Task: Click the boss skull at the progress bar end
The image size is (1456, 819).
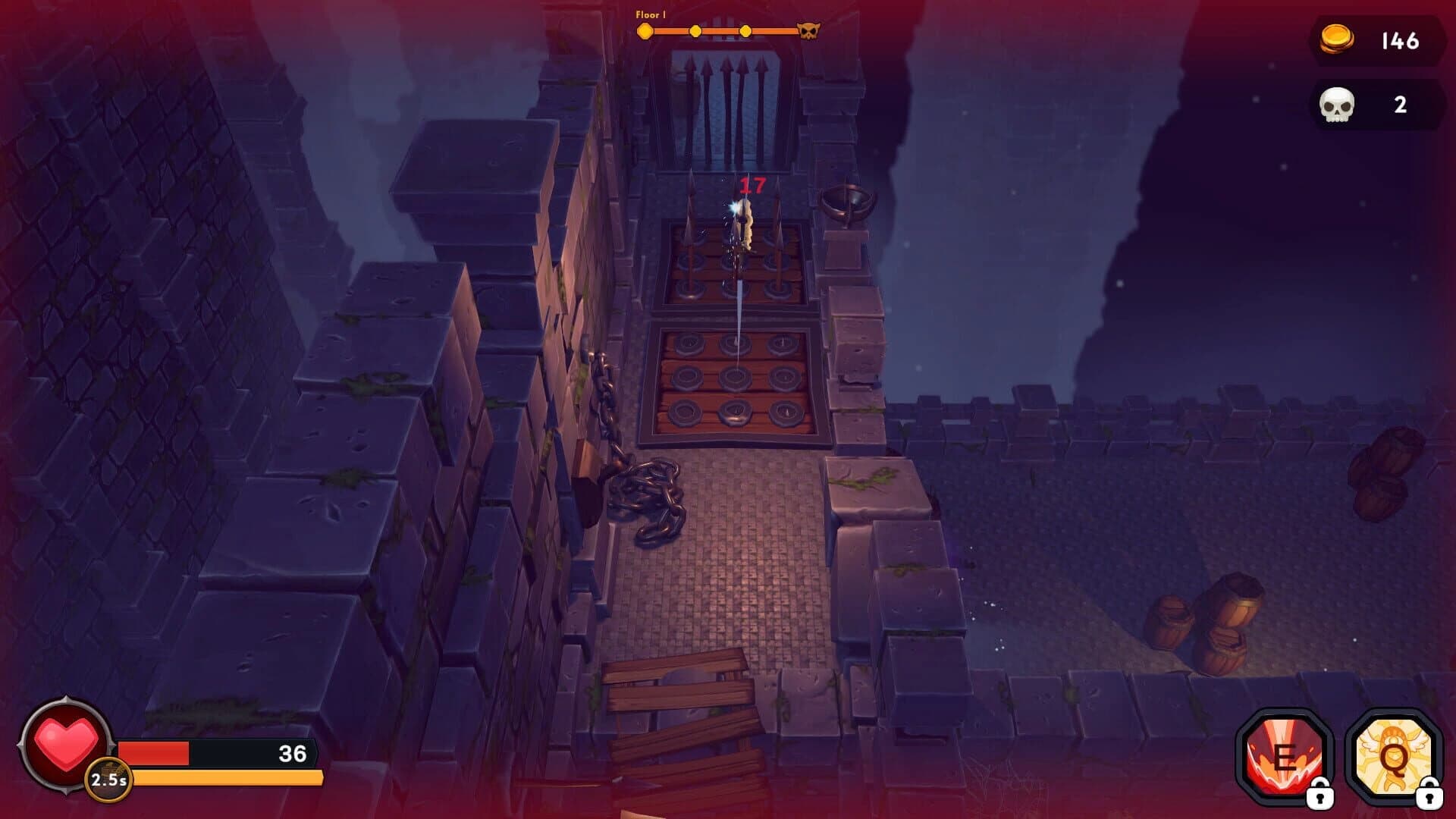Action: pos(808,30)
